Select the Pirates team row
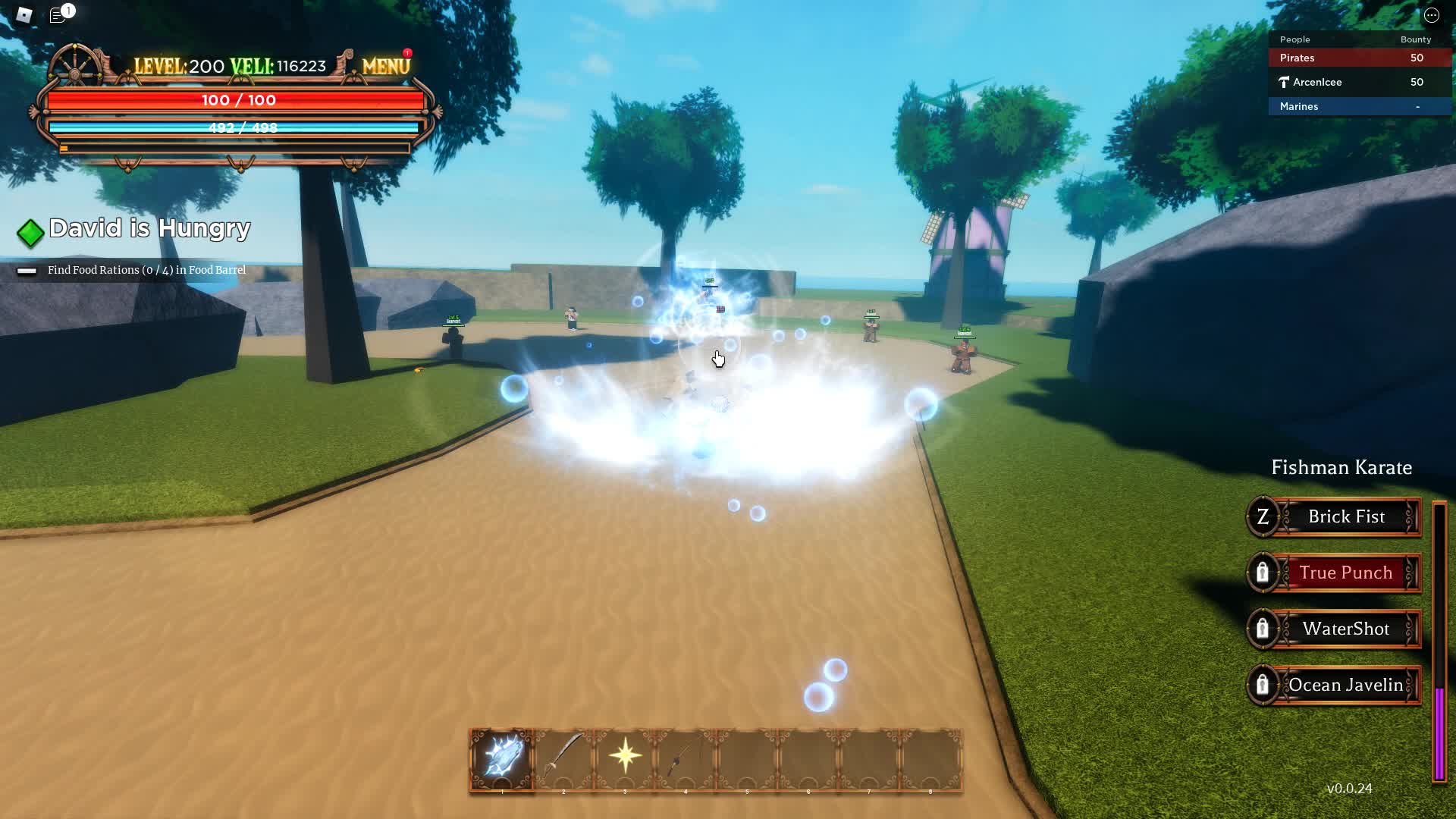This screenshot has width=1456, height=819. (x=1359, y=58)
